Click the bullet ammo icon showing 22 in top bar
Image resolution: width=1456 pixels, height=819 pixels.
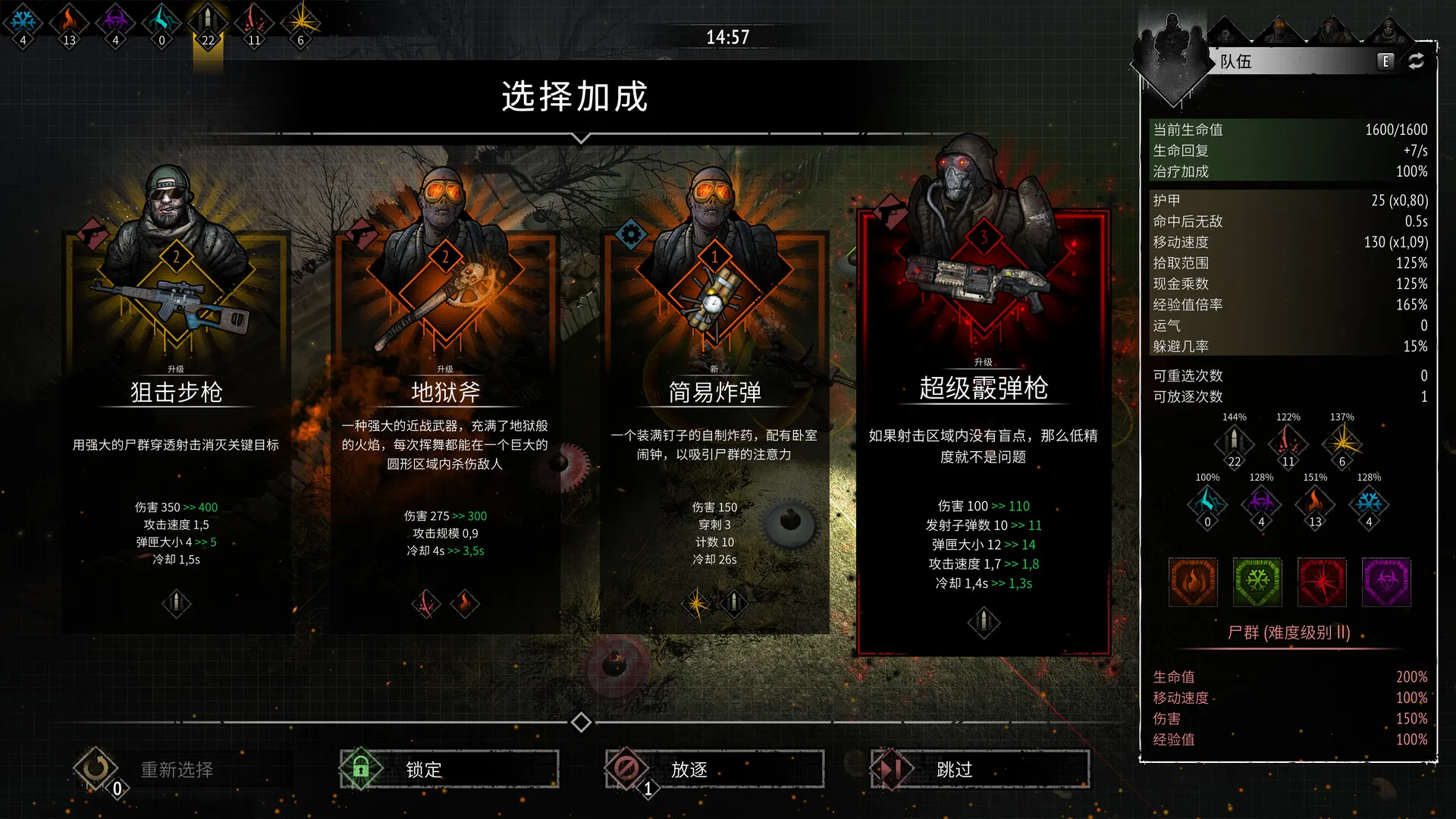tap(207, 21)
